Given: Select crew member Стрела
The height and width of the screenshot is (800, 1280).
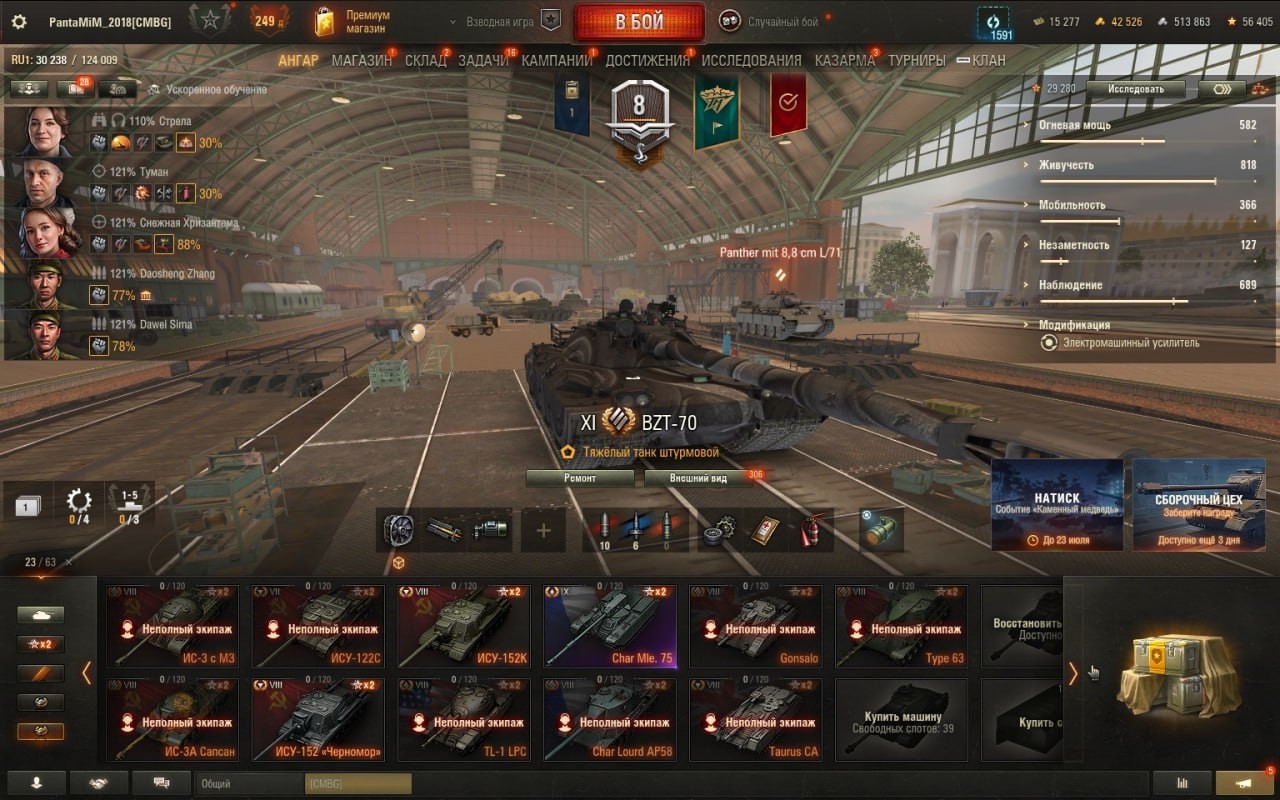Looking at the screenshot, I should click(x=45, y=131).
